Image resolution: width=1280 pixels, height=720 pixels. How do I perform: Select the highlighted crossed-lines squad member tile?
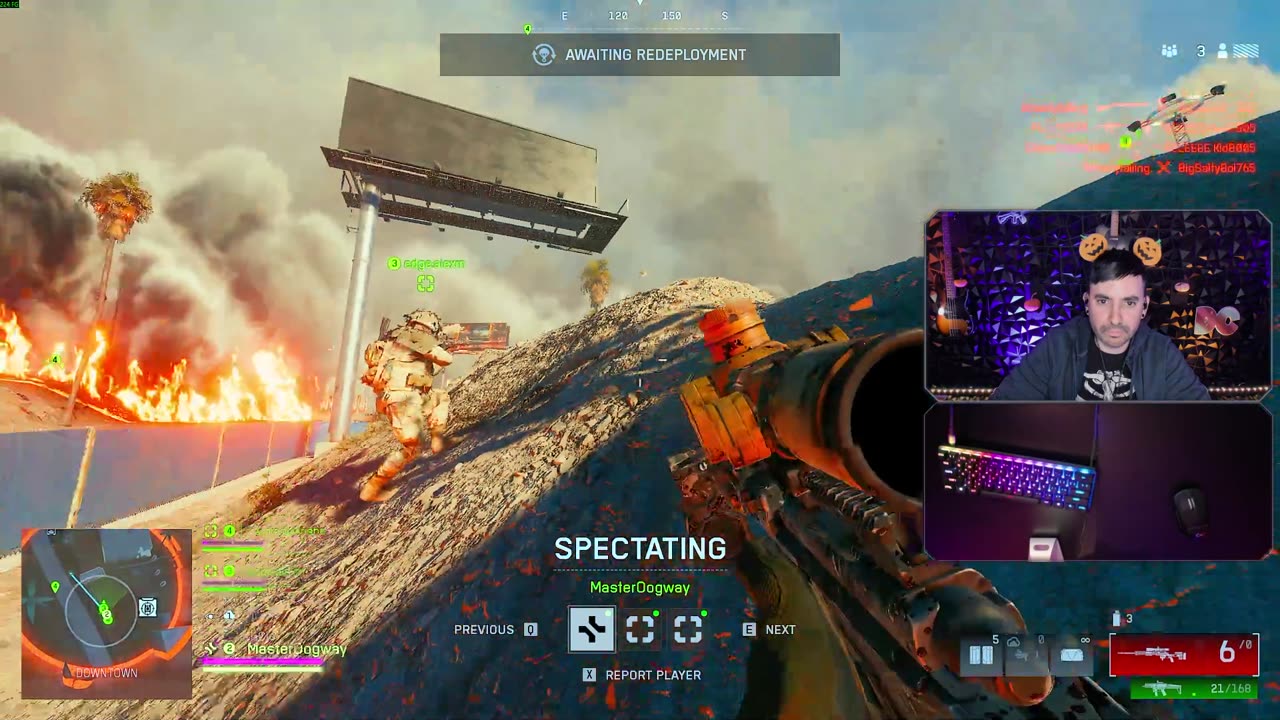pos(591,629)
